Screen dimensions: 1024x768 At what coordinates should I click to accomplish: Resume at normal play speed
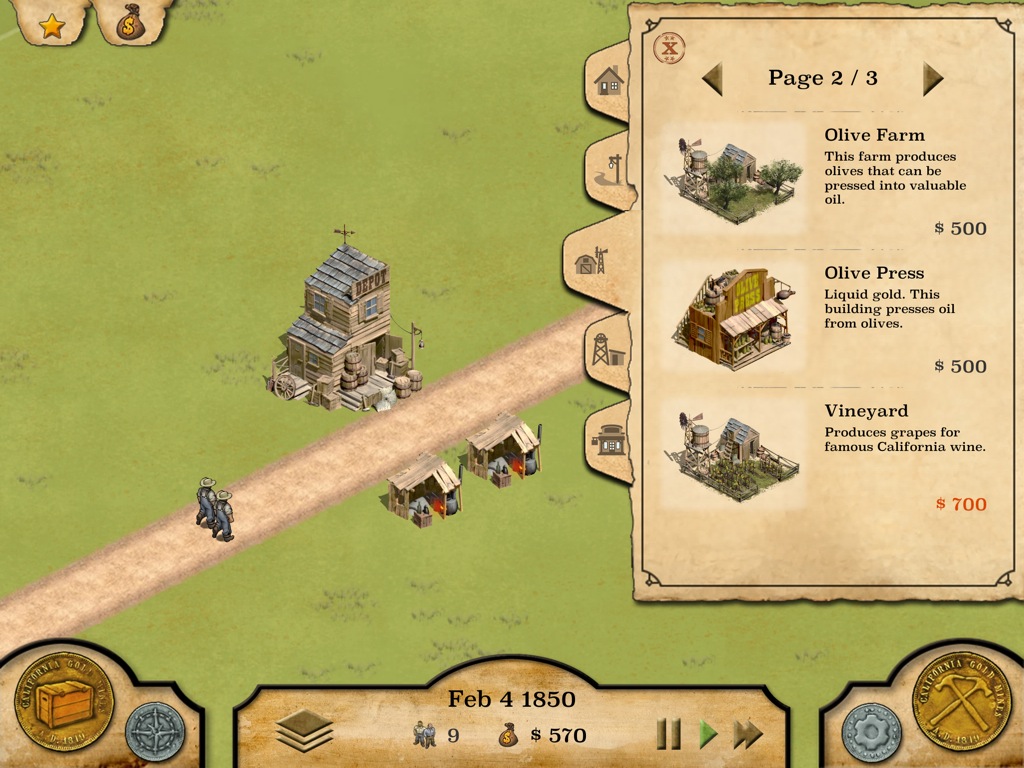(x=708, y=735)
